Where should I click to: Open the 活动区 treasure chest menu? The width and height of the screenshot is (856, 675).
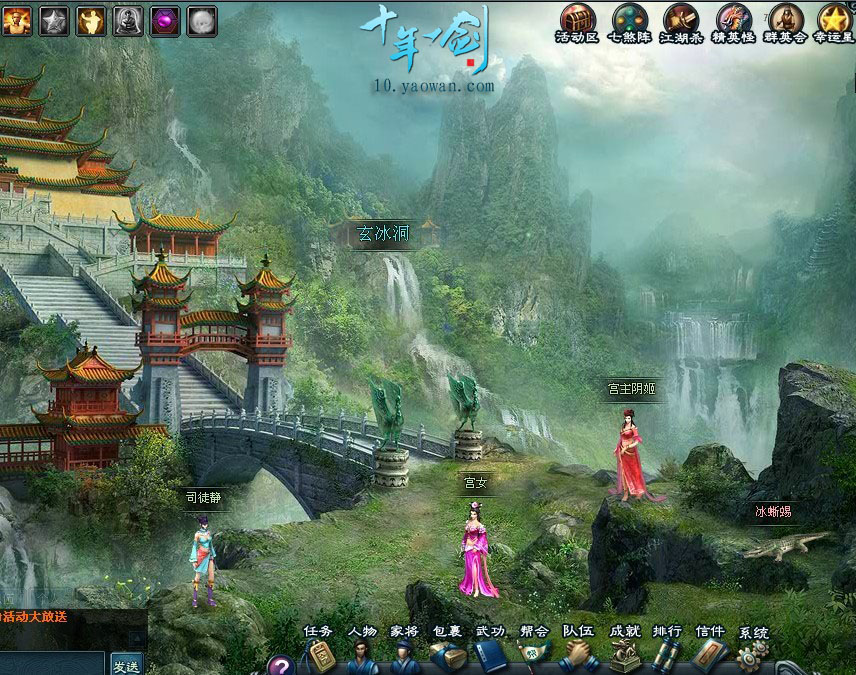tap(576, 18)
